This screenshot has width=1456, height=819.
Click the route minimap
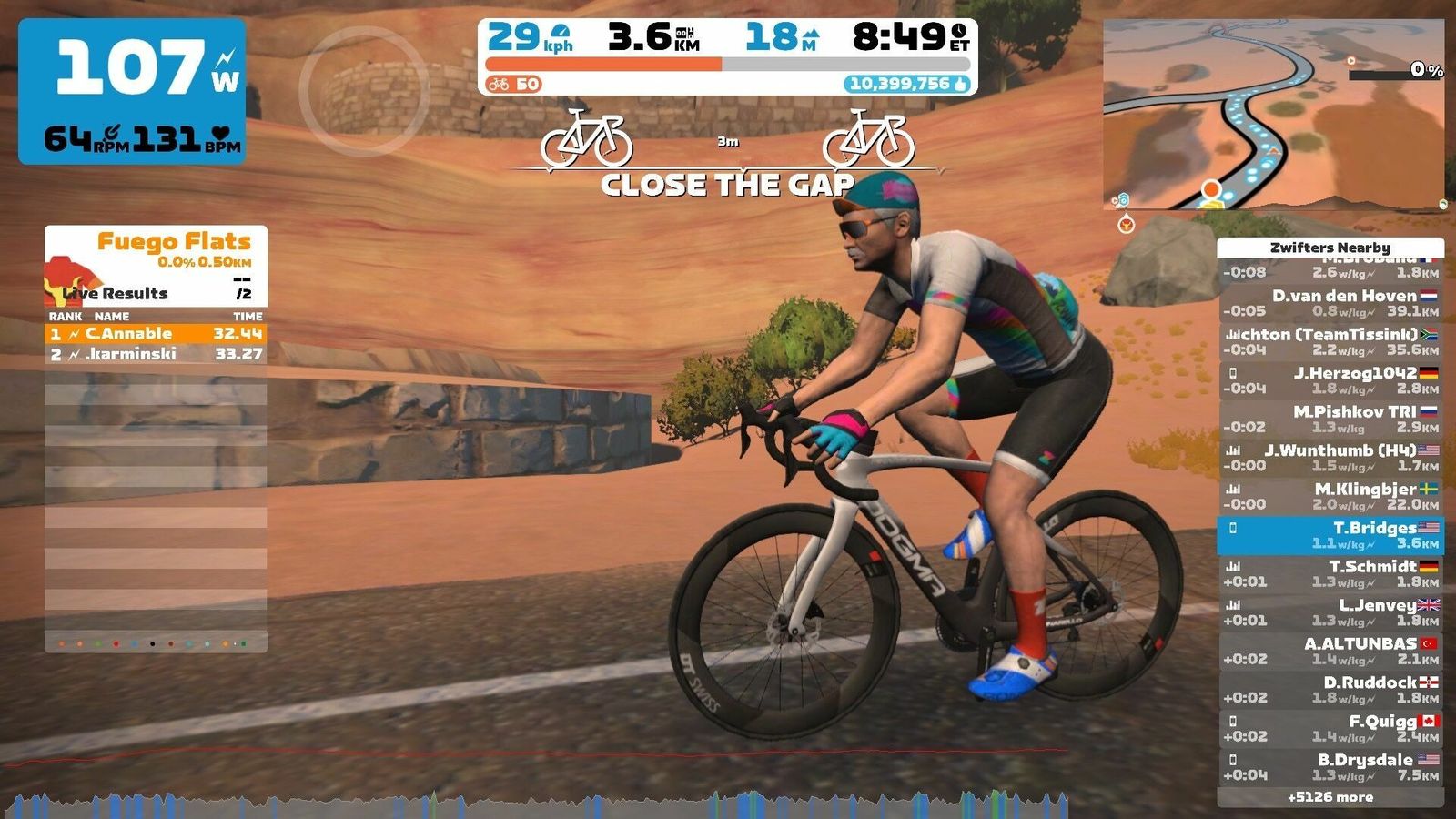1273,116
